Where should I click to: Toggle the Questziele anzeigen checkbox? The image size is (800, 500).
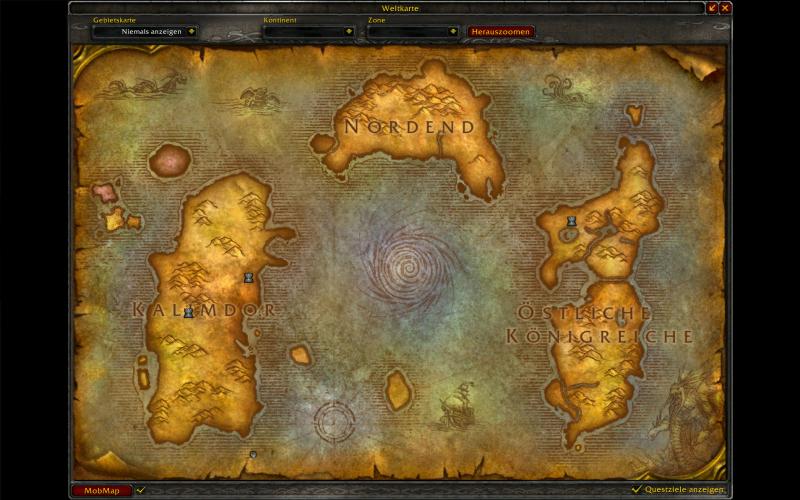click(x=636, y=490)
